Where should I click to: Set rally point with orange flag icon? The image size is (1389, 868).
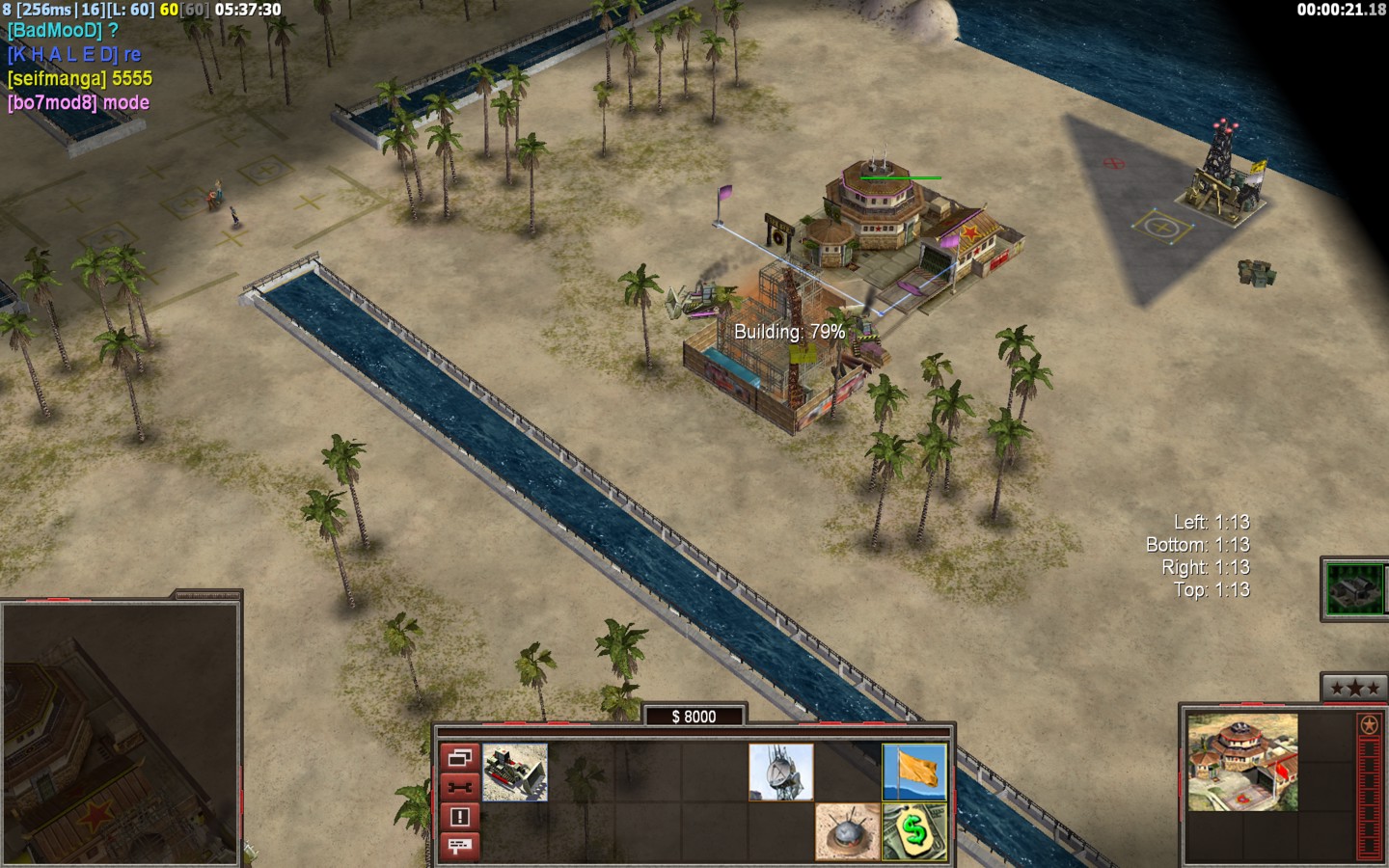coord(914,772)
